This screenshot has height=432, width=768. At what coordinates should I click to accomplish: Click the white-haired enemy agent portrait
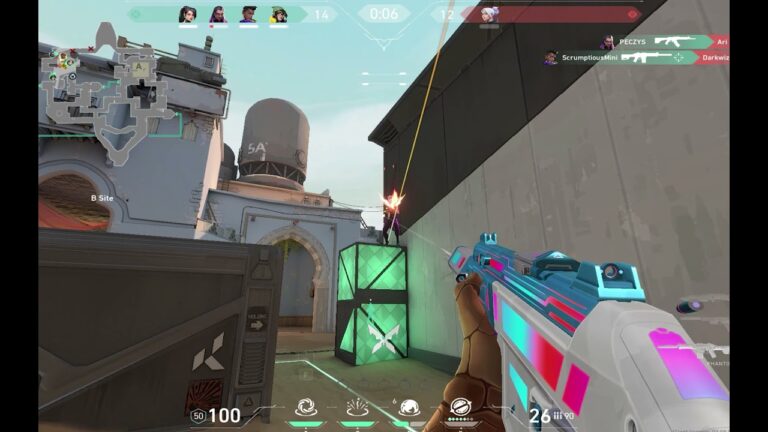(x=489, y=14)
